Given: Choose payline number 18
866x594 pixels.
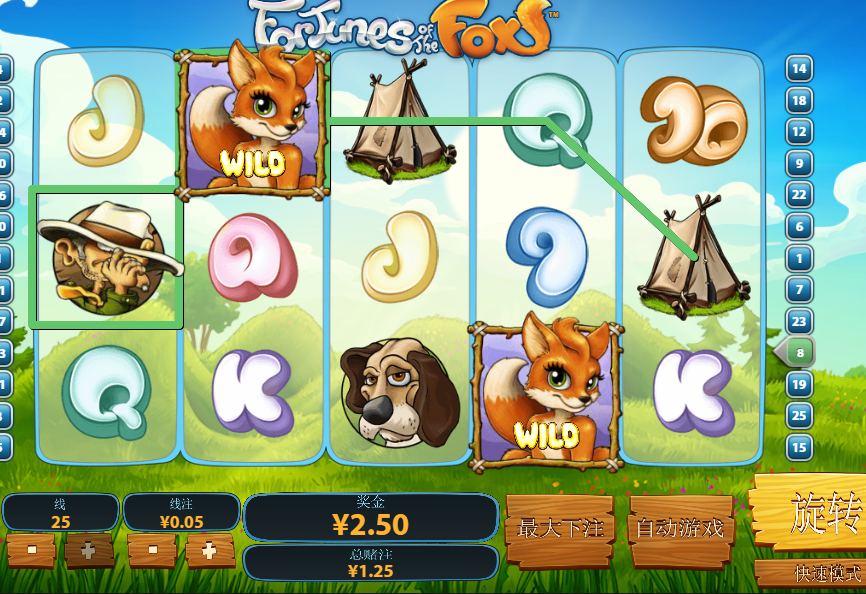Looking at the screenshot, I should click(x=799, y=100).
